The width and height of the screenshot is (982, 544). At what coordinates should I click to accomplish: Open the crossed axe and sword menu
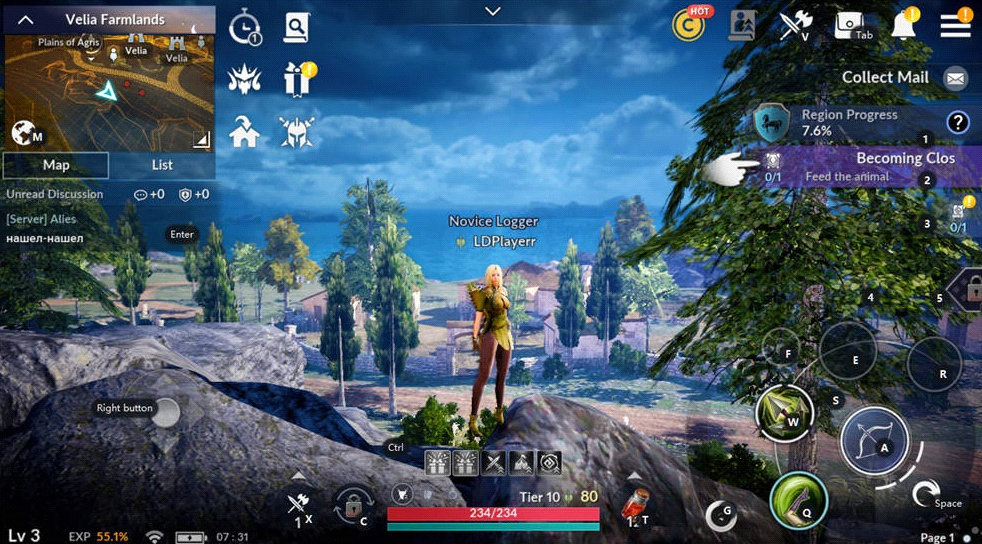pos(795,26)
